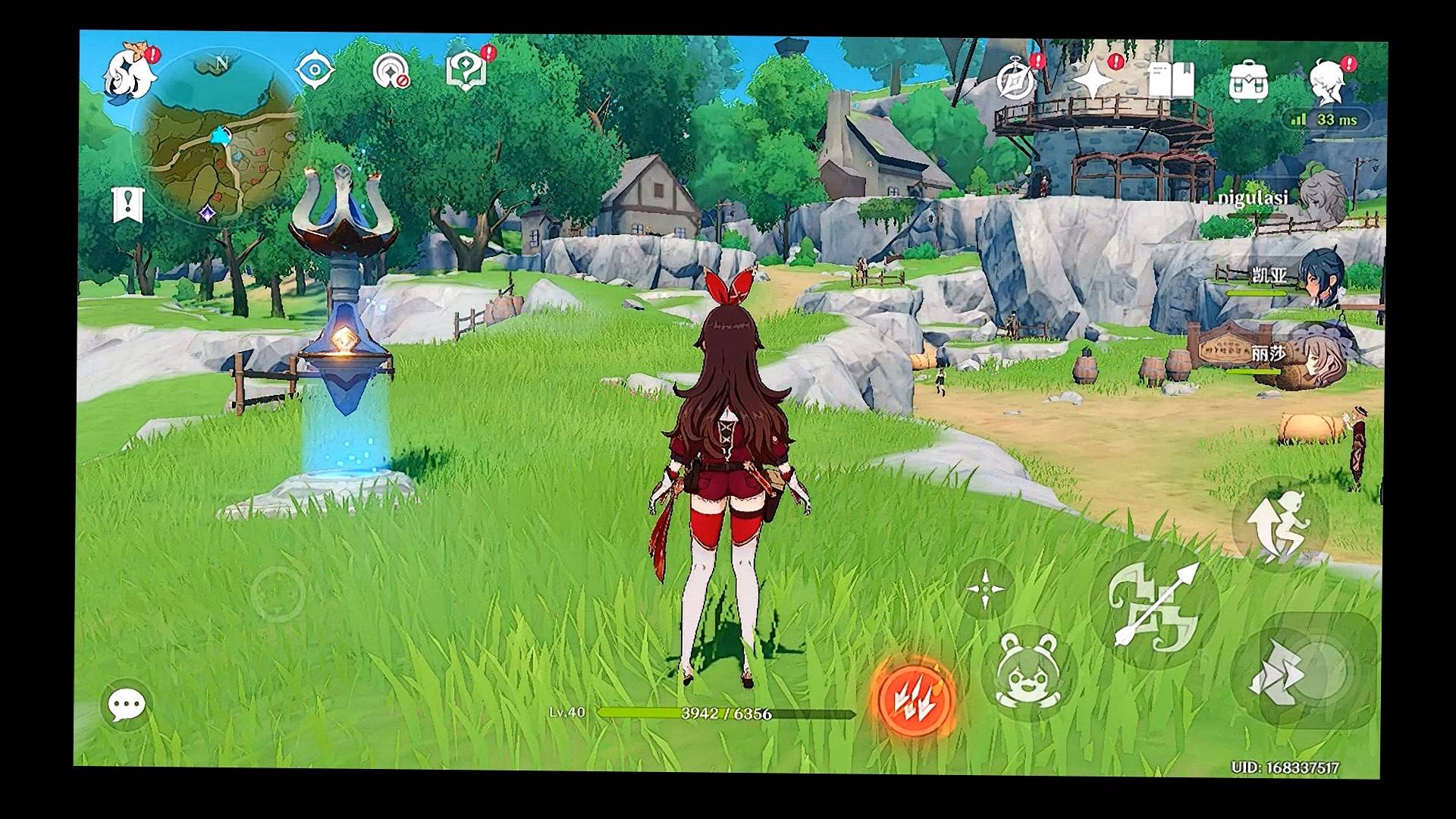Viewport: 1456px width, 819px height.
Task: Open the character menu portrait icon
Action: (1327, 80)
